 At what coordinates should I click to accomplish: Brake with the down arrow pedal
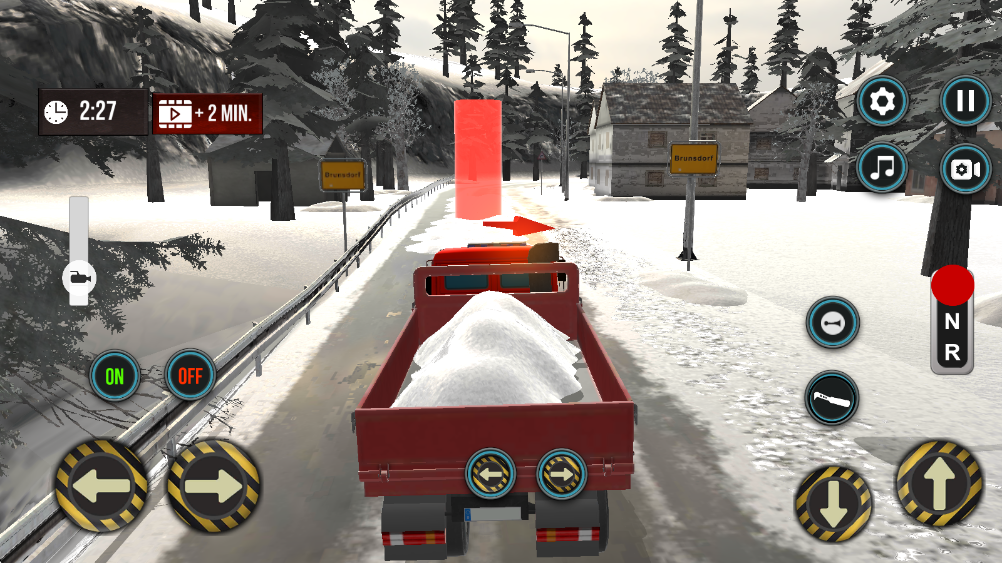coord(833,504)
